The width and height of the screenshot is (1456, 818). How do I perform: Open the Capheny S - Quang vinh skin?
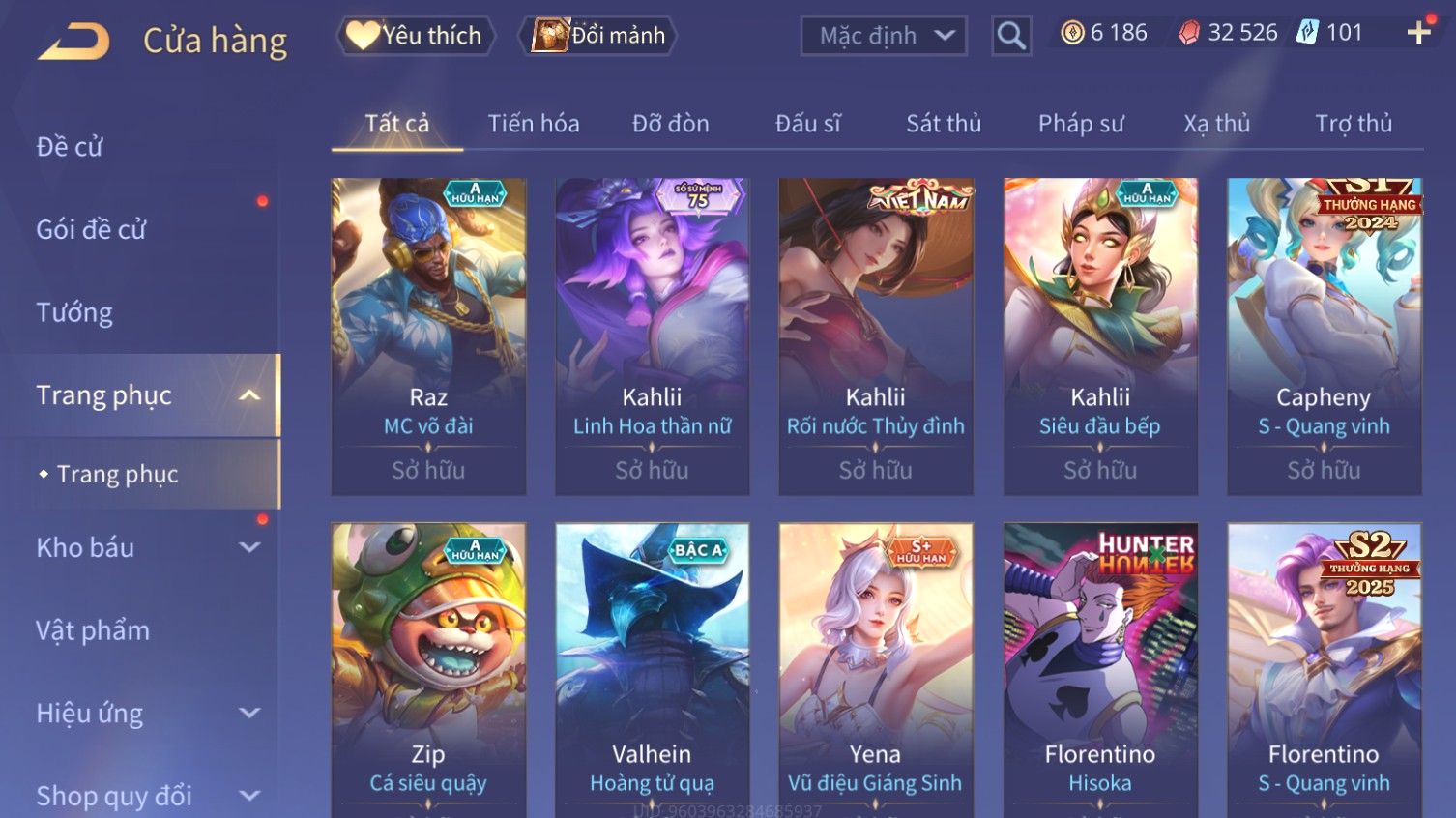[1324, 336]
